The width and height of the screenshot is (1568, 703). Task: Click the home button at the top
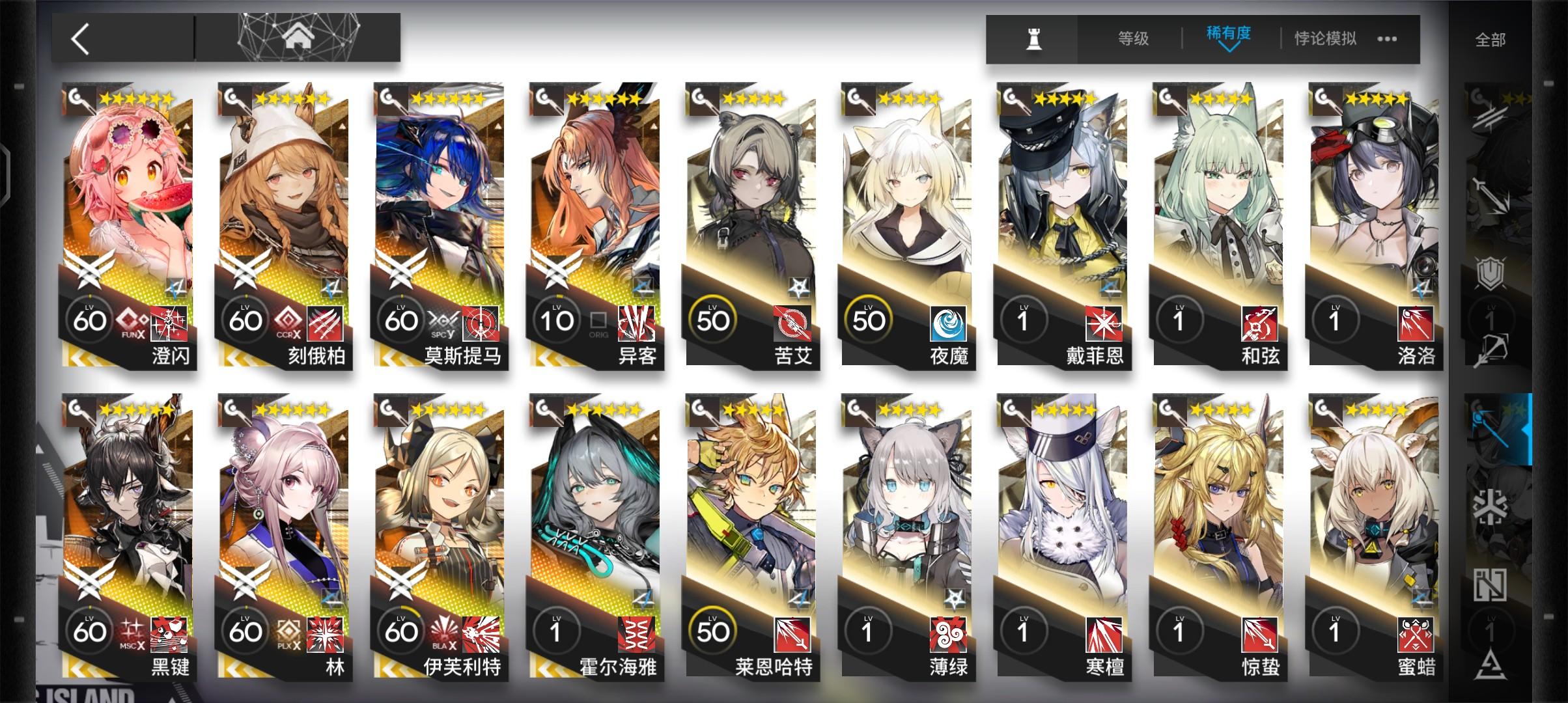(299, 37)
